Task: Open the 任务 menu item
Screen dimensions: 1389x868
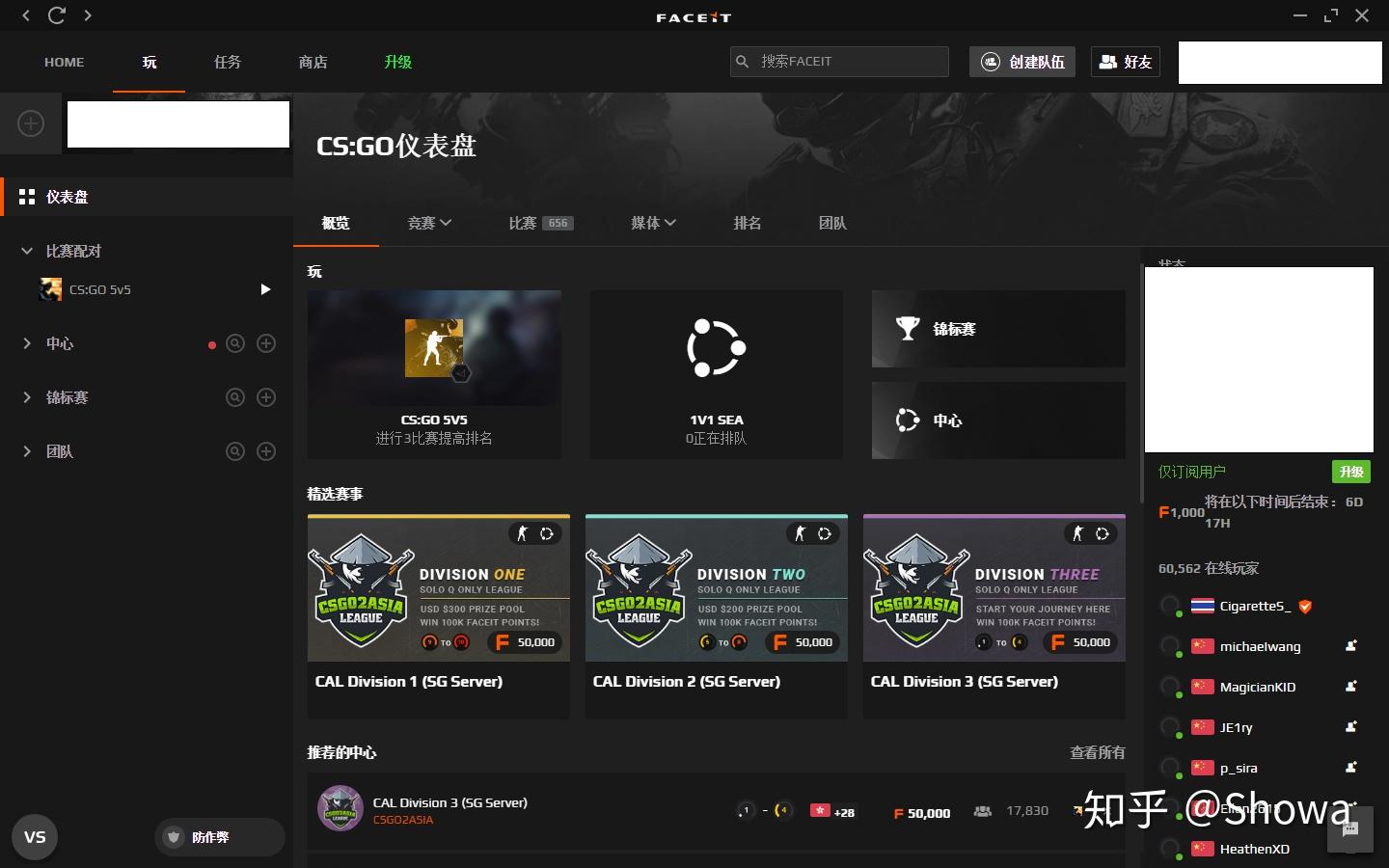Action: pyautogui.click(x=228, y=62)
